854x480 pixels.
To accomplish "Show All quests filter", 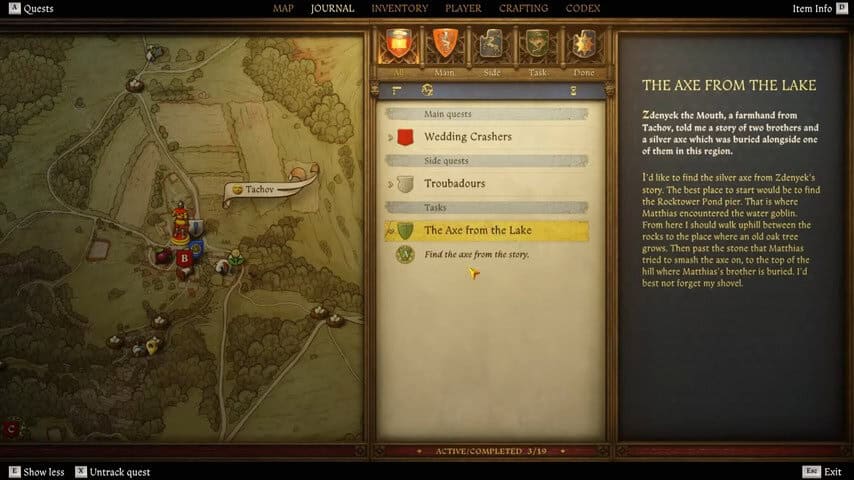I will 399,46.
